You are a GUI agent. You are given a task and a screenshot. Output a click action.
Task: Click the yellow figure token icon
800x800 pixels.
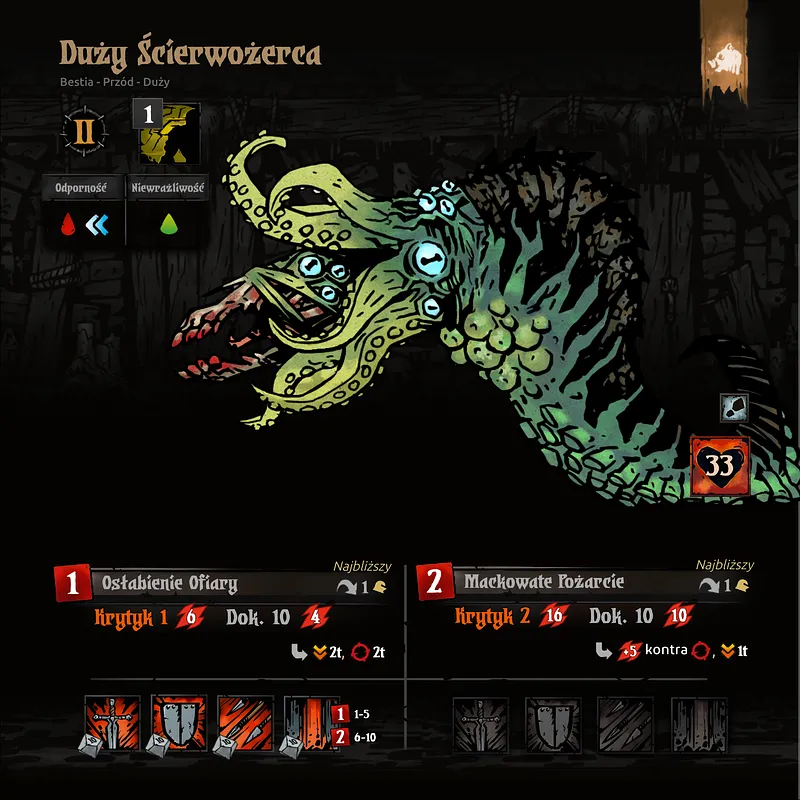pos(167,132)
